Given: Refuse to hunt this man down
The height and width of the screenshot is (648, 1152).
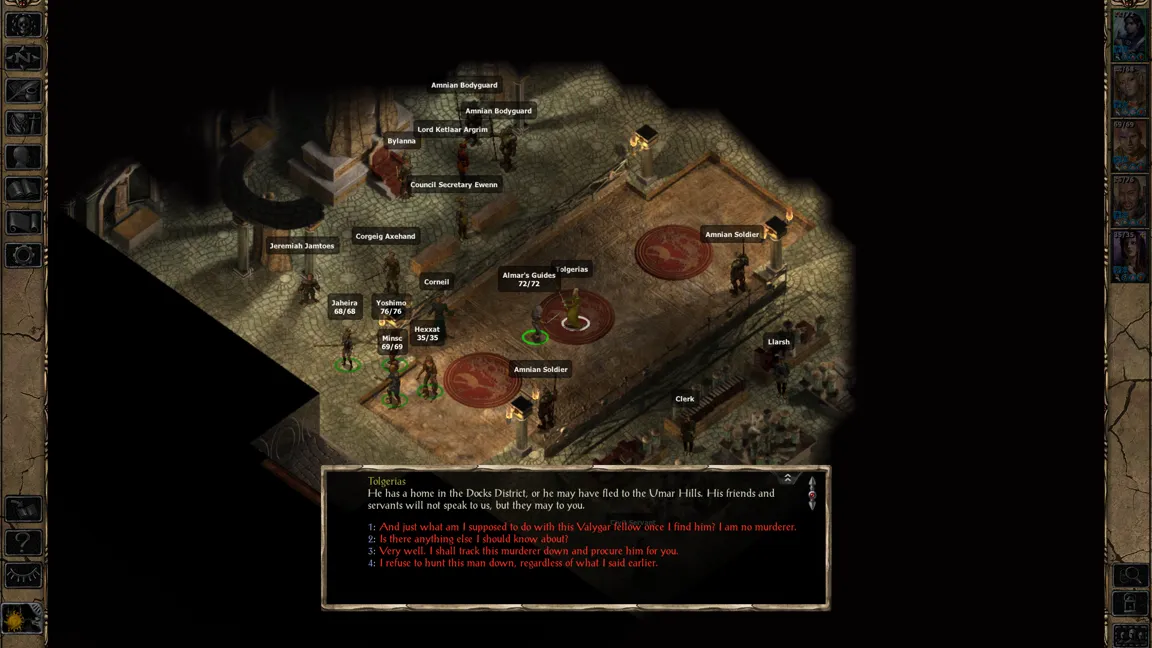Looking at the screenshot, I should [518, 563].
